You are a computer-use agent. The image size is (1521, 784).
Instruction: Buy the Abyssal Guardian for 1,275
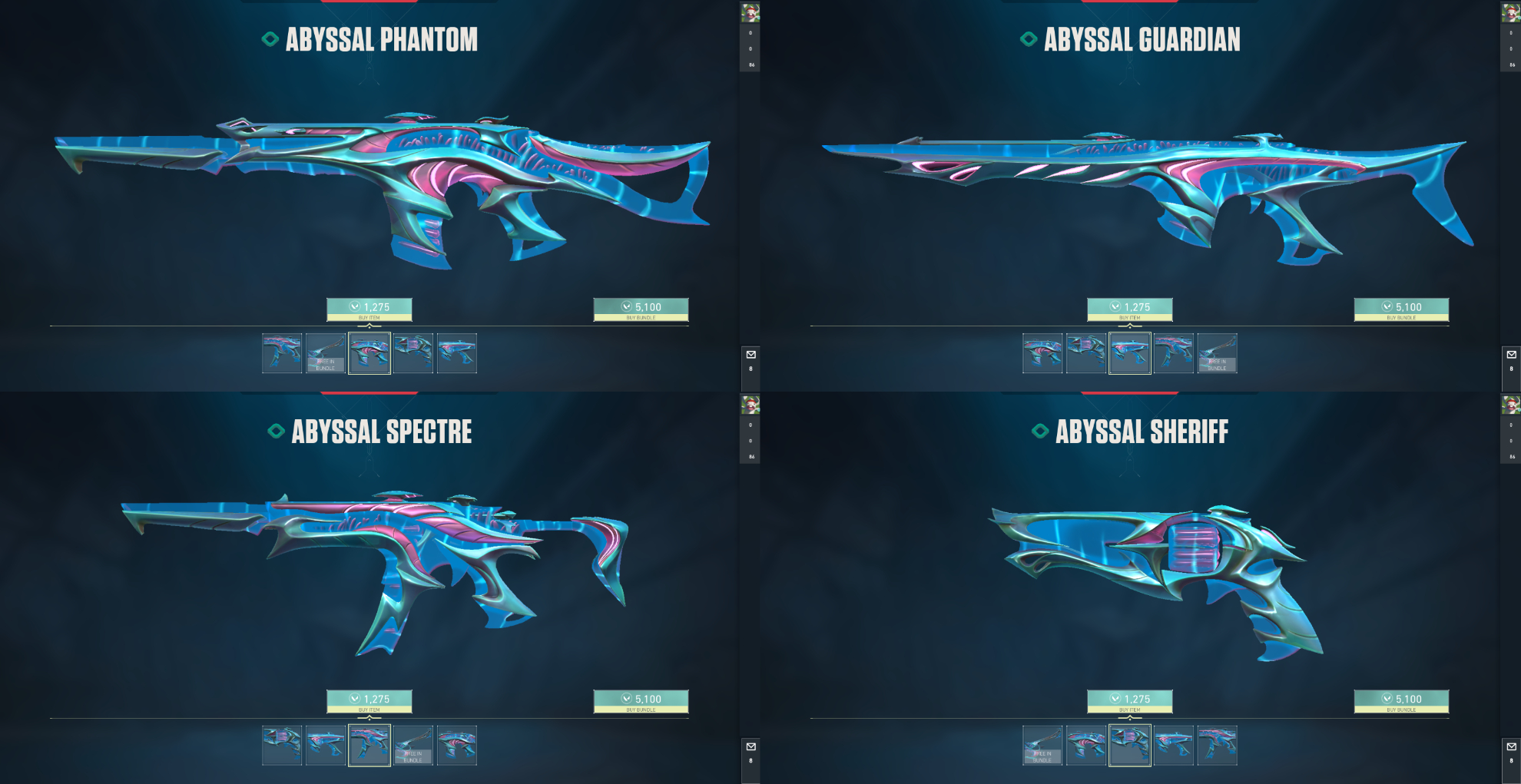[x=1129, y=309]
